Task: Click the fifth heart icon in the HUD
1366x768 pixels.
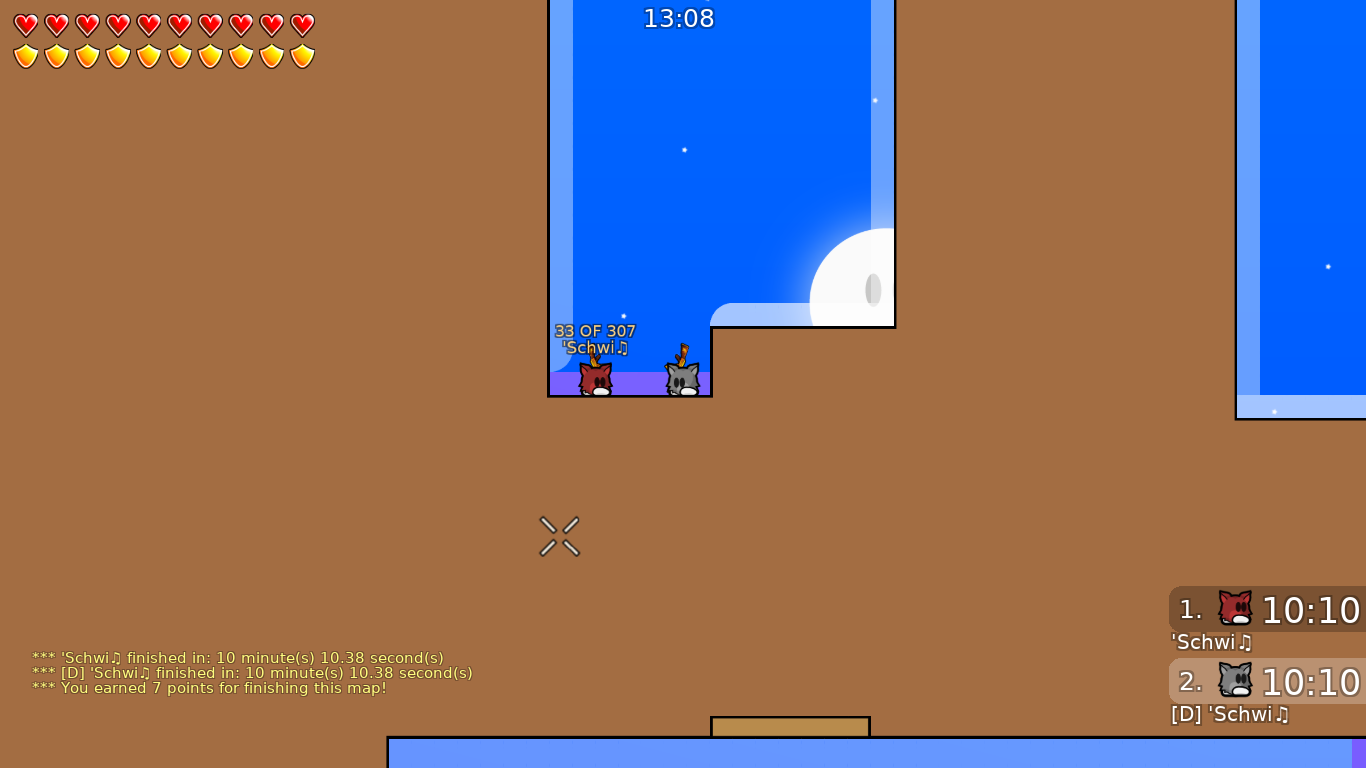Action: [147, 25]
